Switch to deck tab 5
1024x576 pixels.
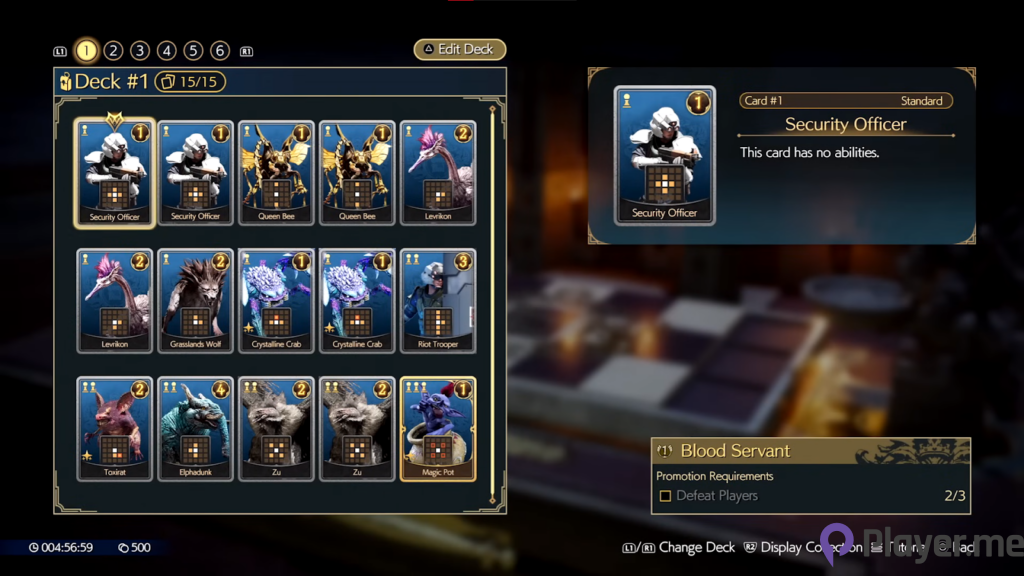194,51
